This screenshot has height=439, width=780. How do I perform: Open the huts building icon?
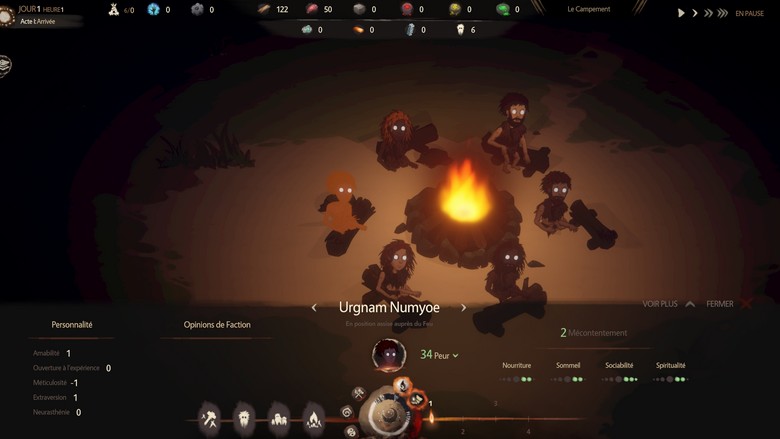click(279, 418)
